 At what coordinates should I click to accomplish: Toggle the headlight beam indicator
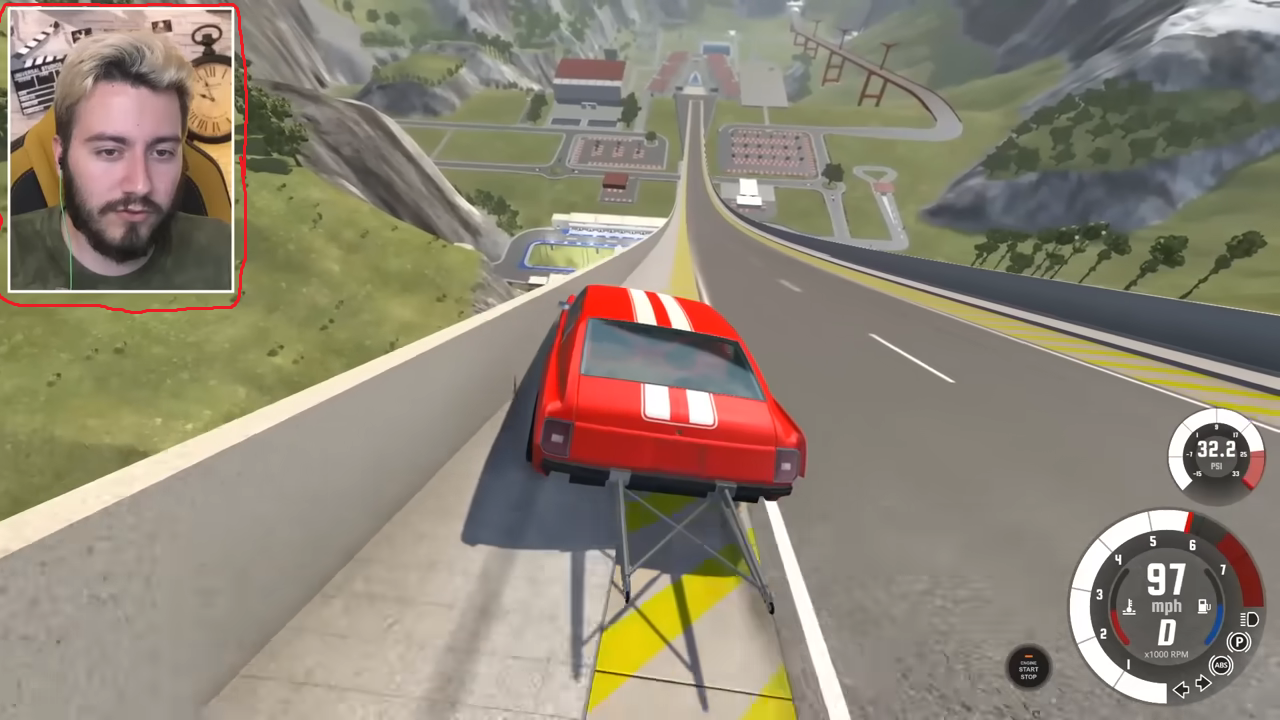1248,619
